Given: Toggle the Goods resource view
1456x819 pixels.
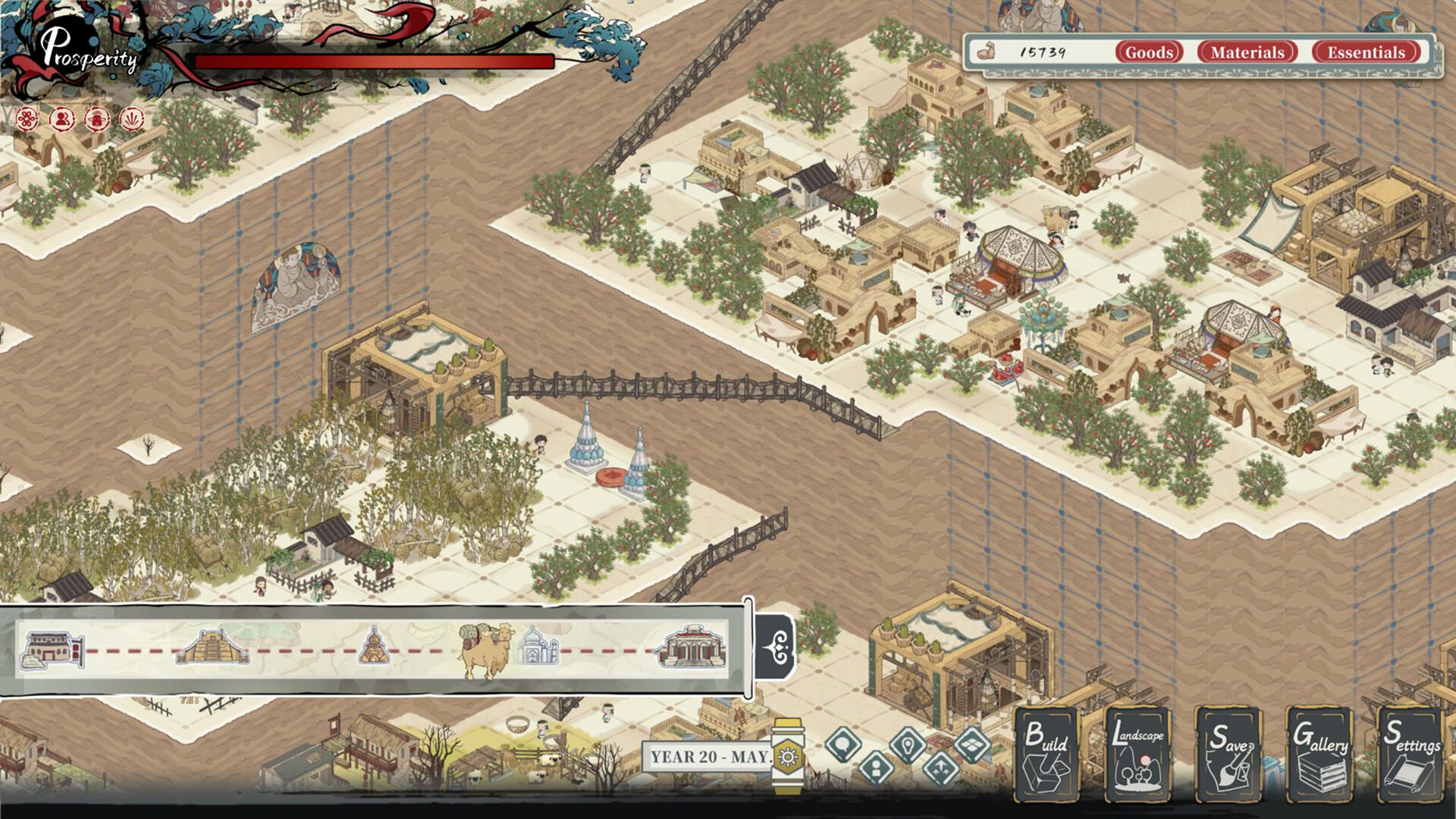Looking at the screenshot, I should [x=1148, y=52].
